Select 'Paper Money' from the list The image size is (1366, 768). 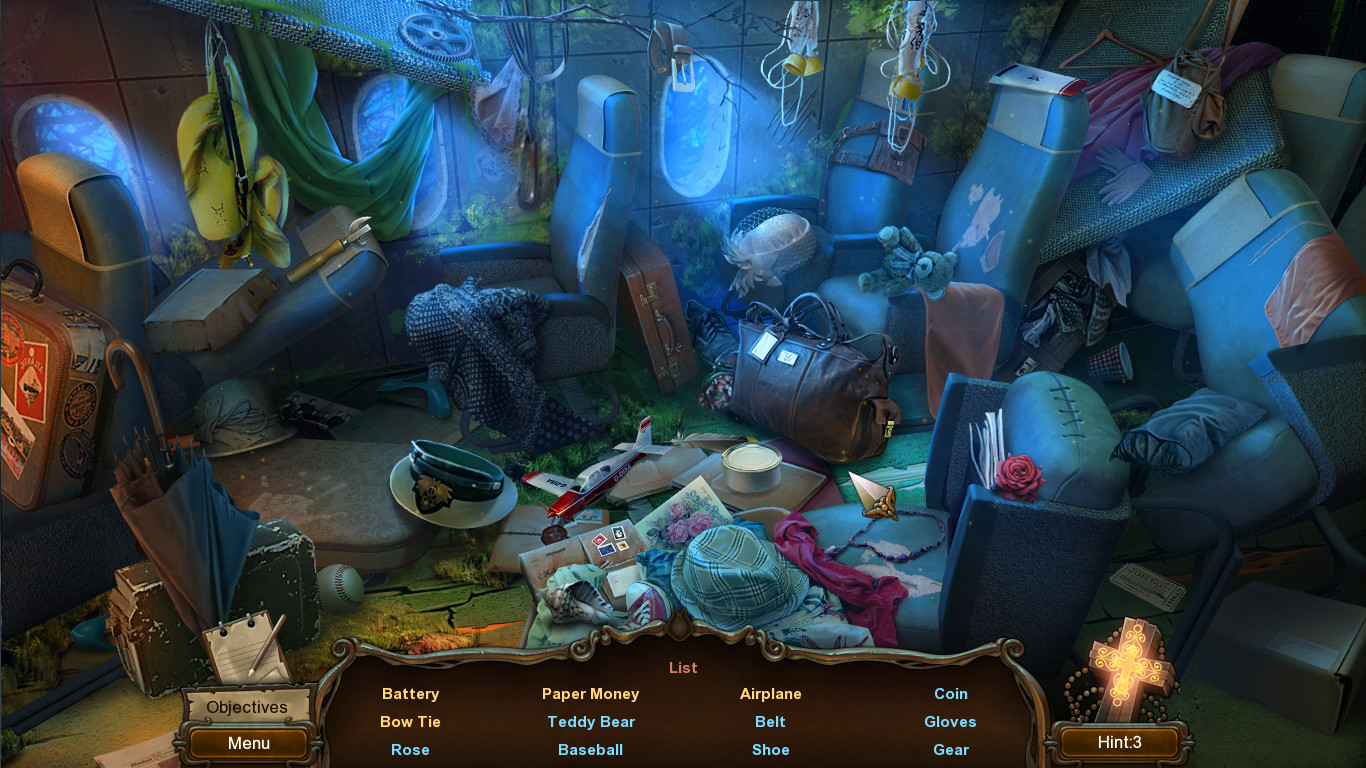(x=590, y=693)
